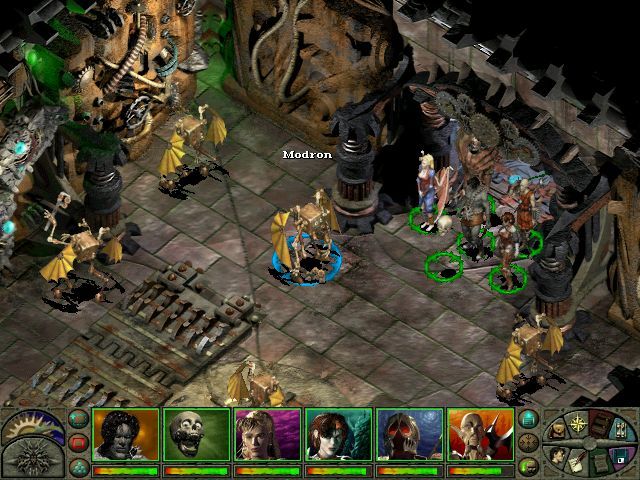Pick the helmeted armored character's portrait
Image resolution: width=640 pixels, height=480 pixels.
point(409,435)
